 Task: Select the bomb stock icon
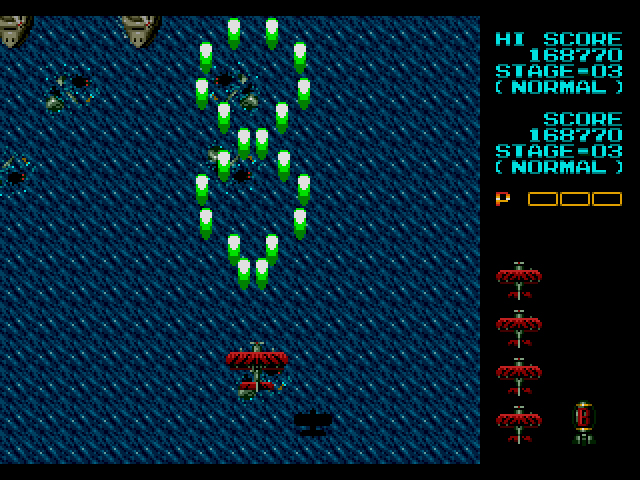click(584, 422)
